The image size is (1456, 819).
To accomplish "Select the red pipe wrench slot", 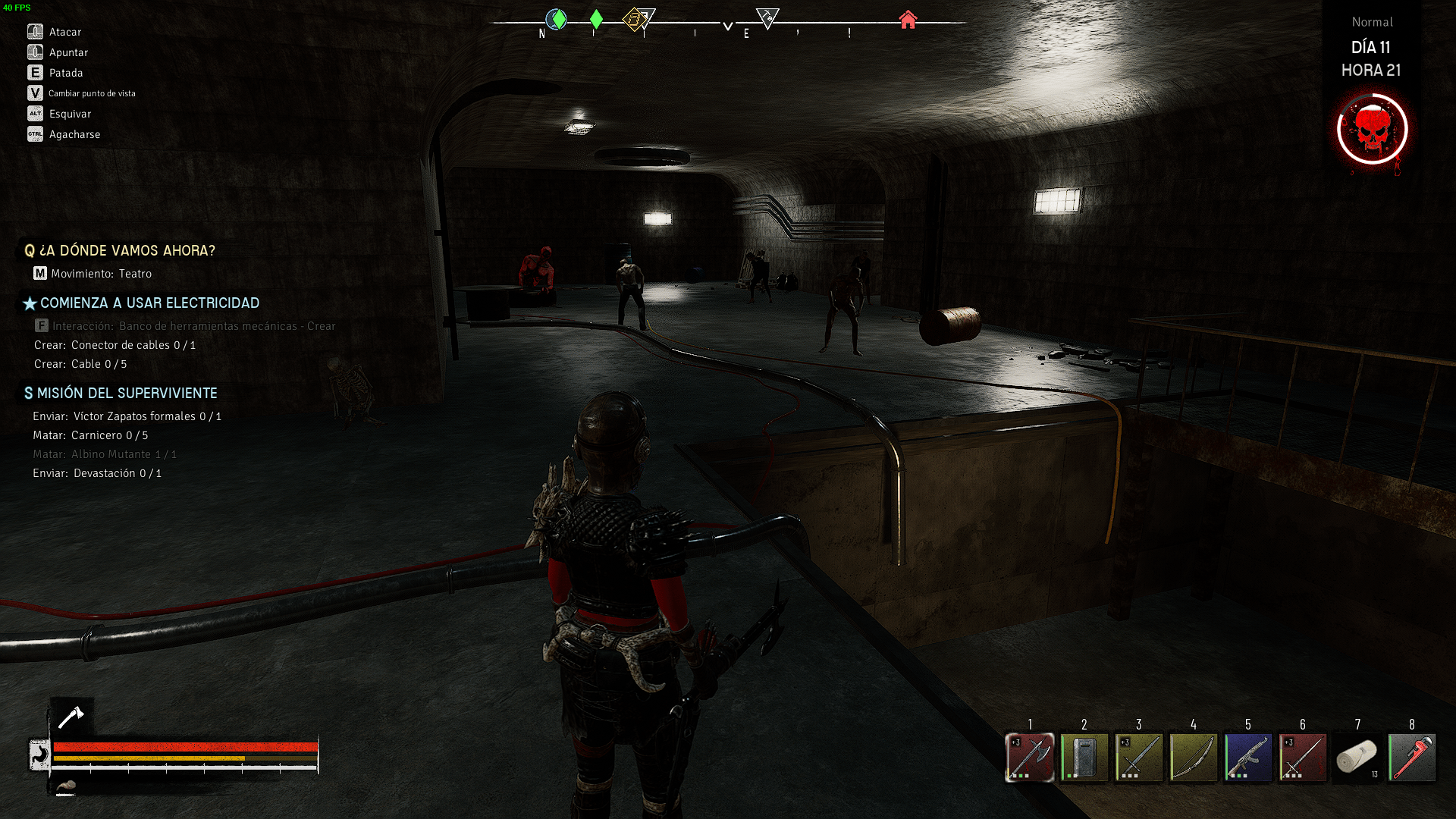I will [1412, 757].
